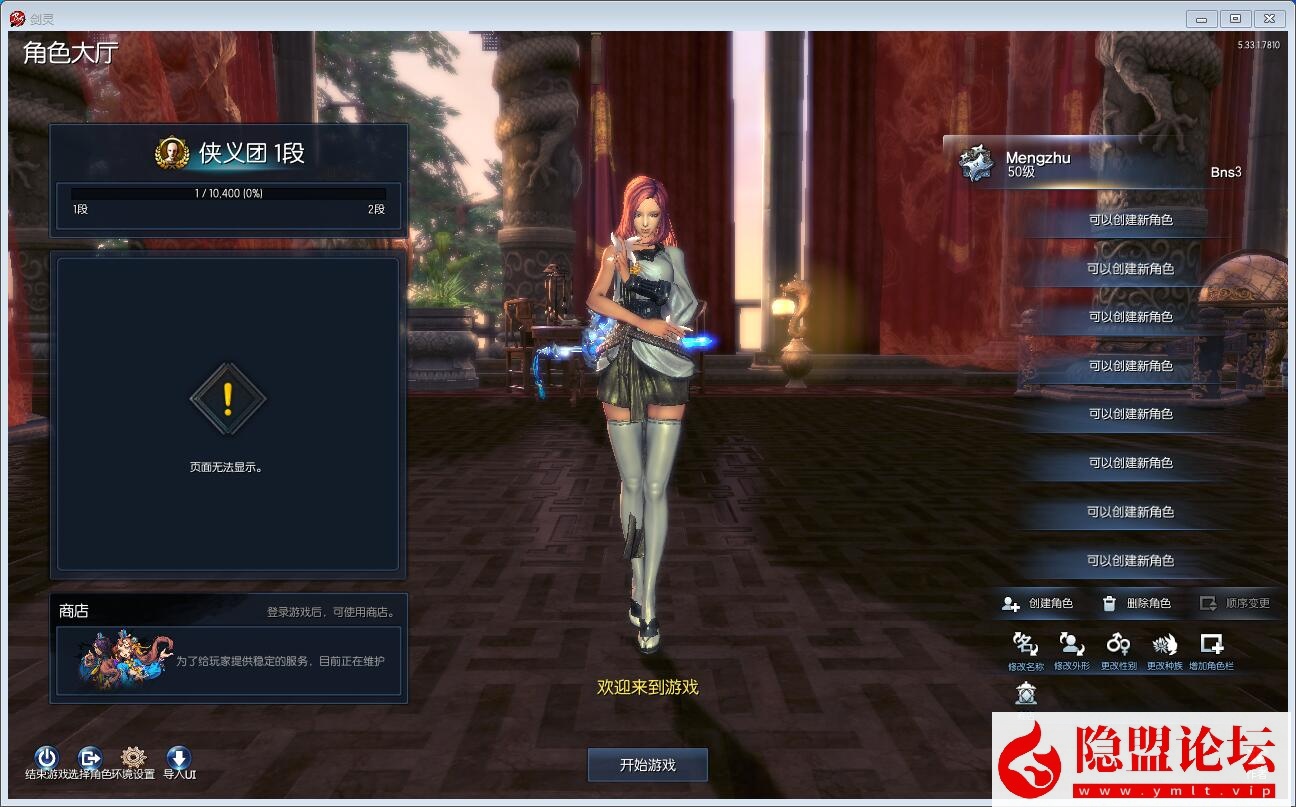Click the 导入UI download arrow icon
Image resolution: width=1296 pixels, height=807 pixels.
(x=178, y=758)
